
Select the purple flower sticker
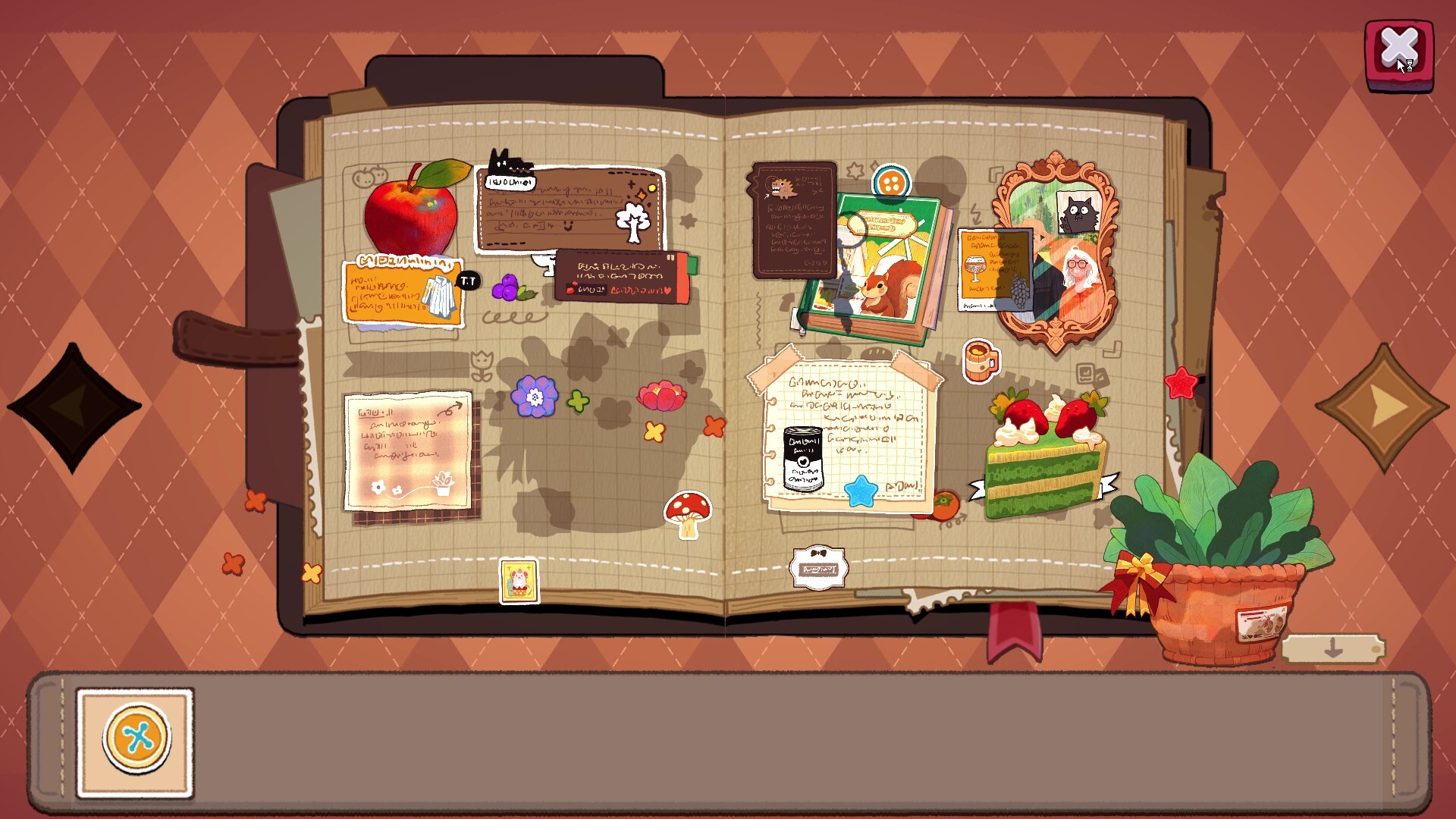533,396
